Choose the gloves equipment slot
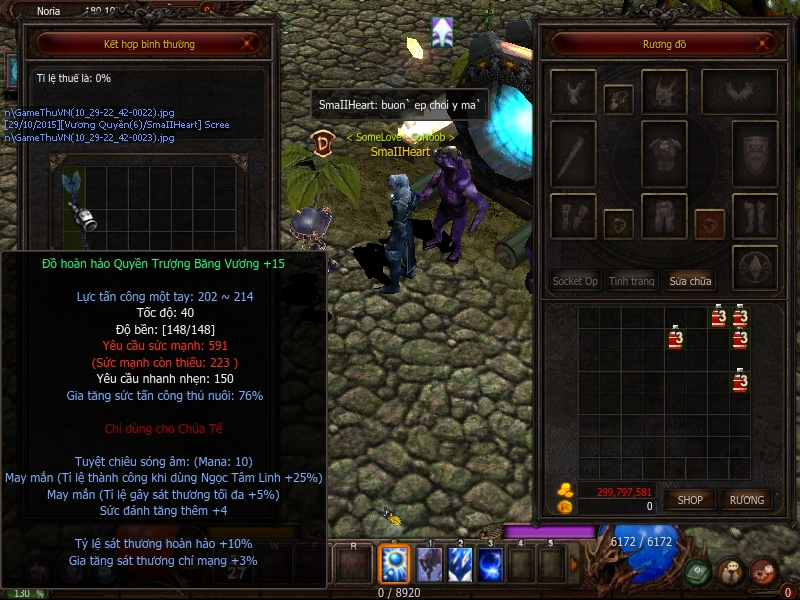Image resolution: width=800 pixels, height=600 pixels. [574, 217]
